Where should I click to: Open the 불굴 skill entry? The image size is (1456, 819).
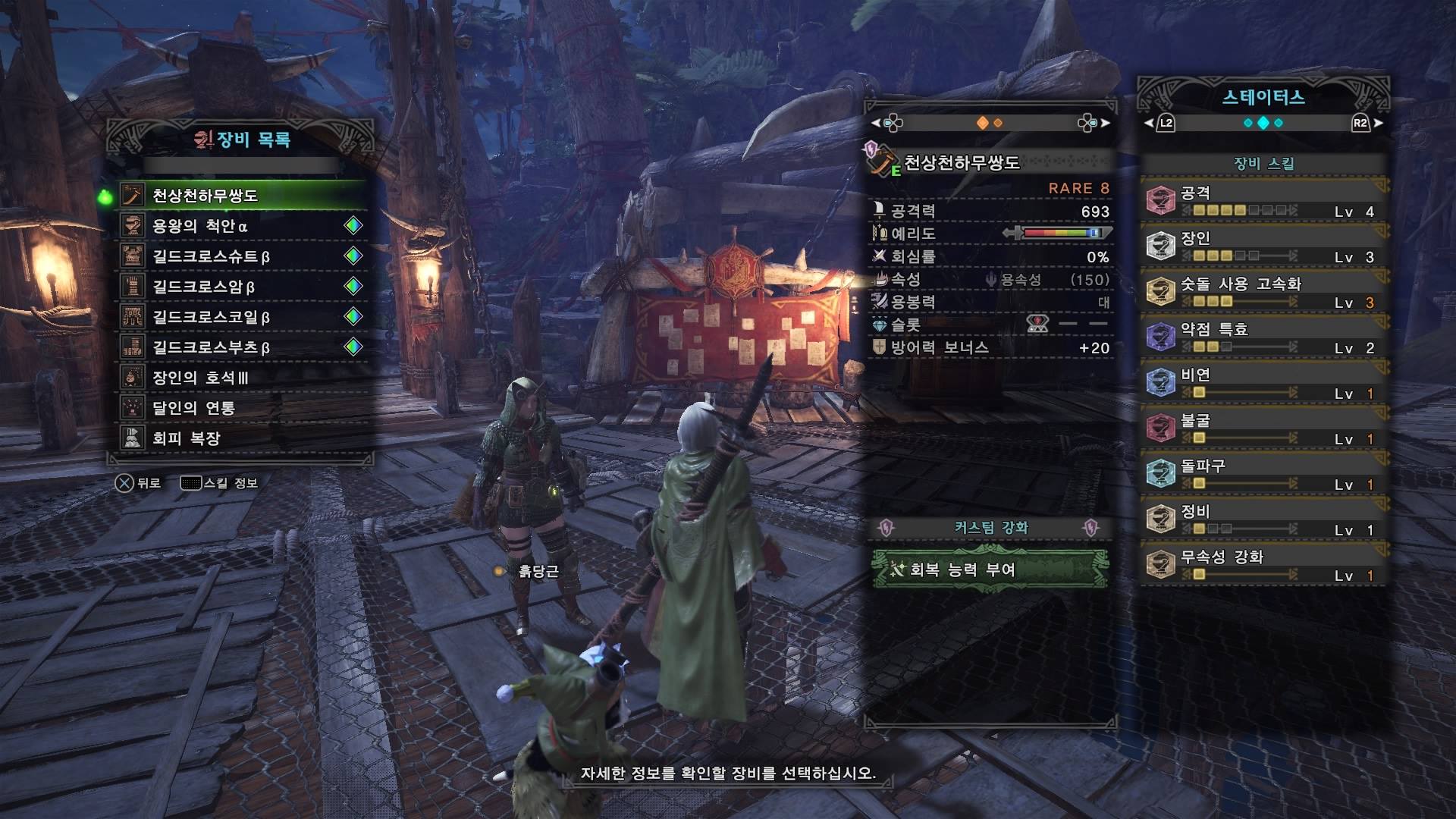(1263, 428)
